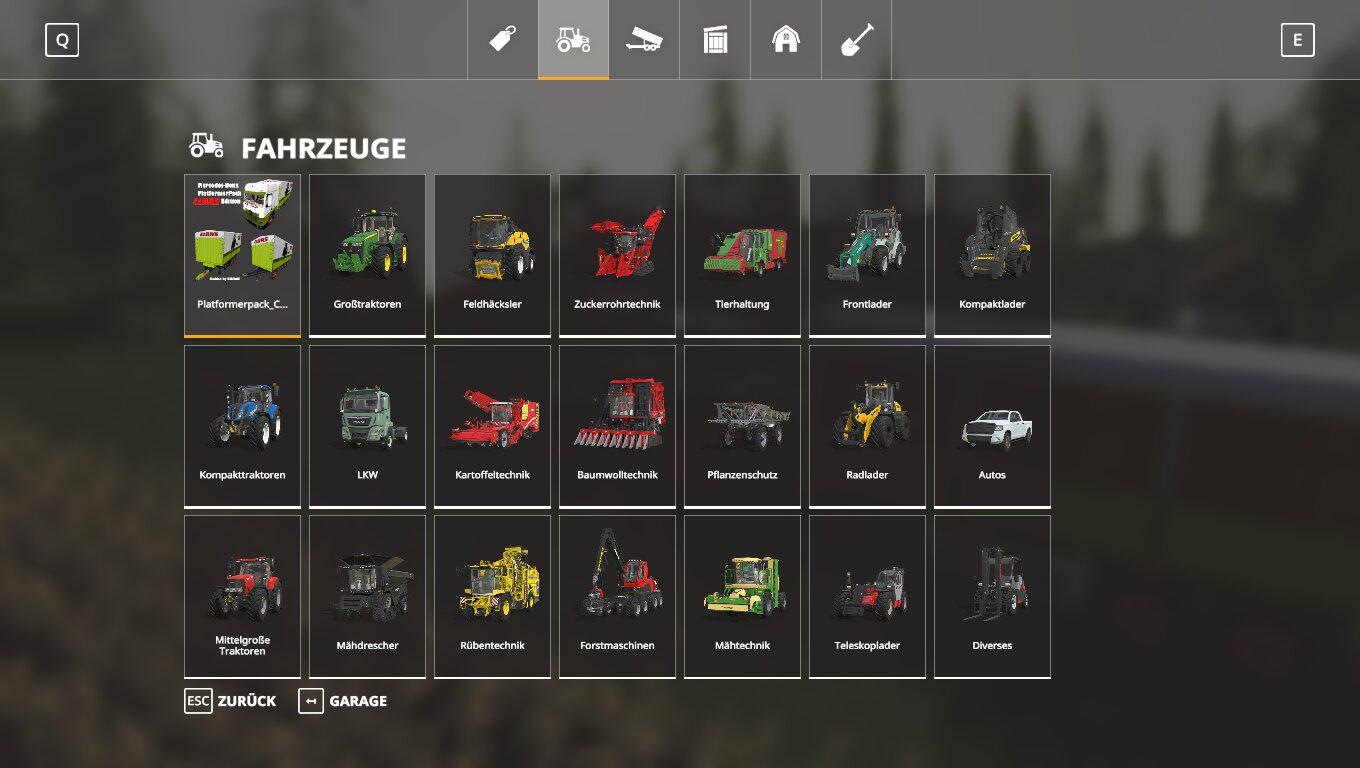The image size is (1360, 768).
Task: Go back with the Zurück button
Action: pos(230,701)
